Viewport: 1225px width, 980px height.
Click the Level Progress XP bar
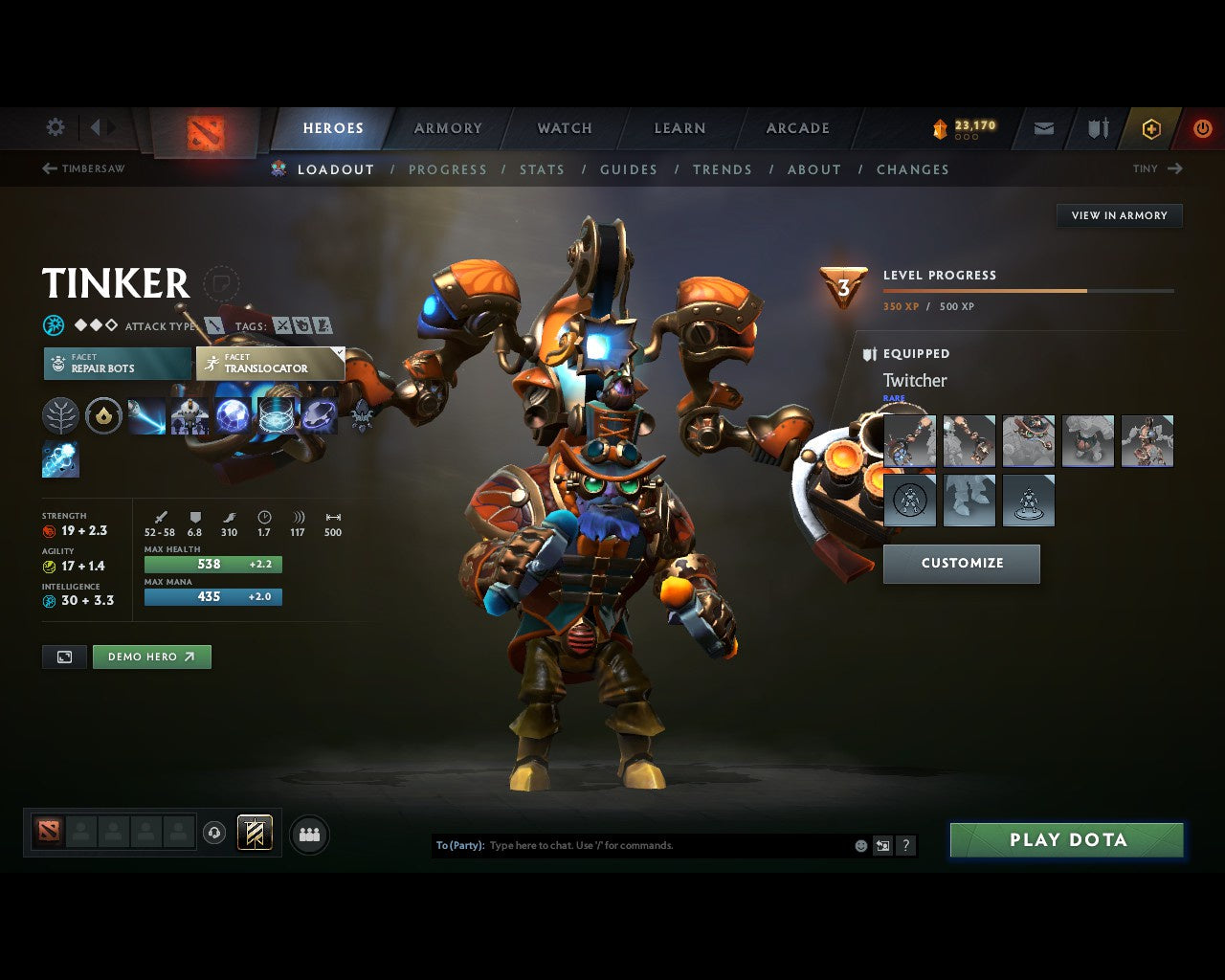click(x=1029, y=291)
